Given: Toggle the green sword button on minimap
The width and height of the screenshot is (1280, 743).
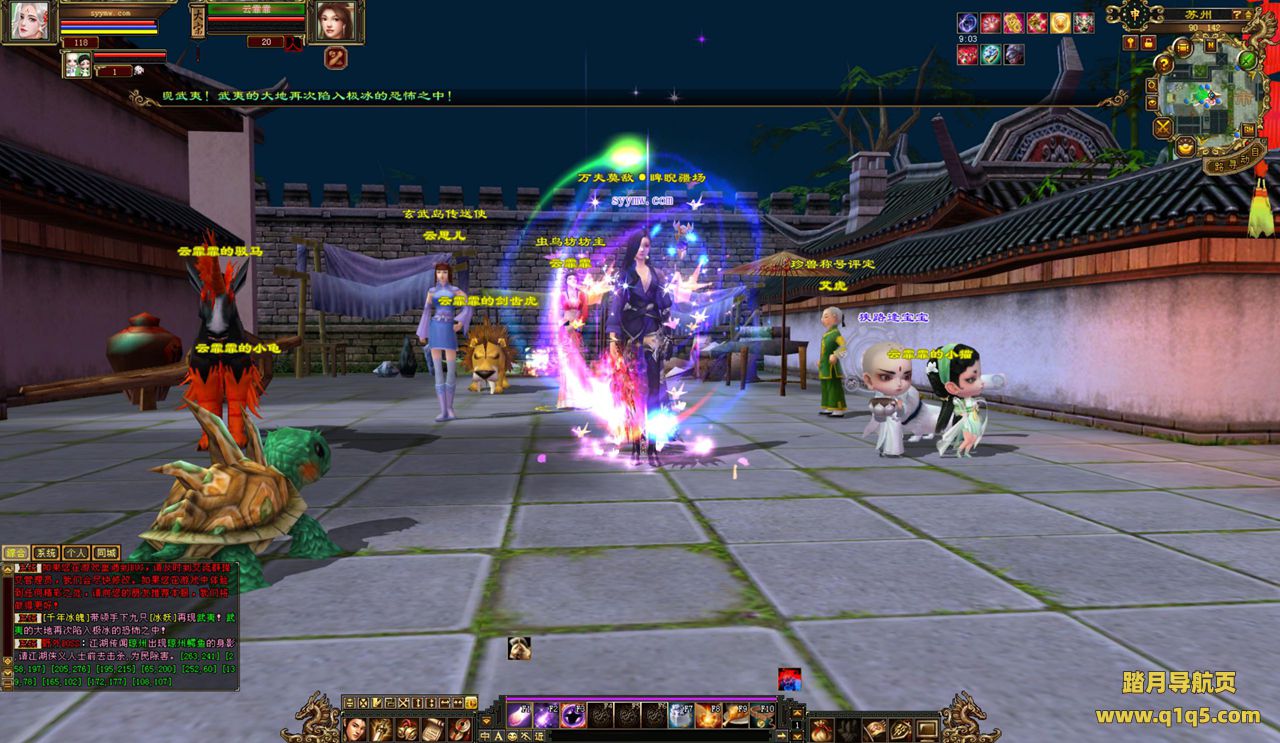Looking at the screenshot, I should (1248, 59).
